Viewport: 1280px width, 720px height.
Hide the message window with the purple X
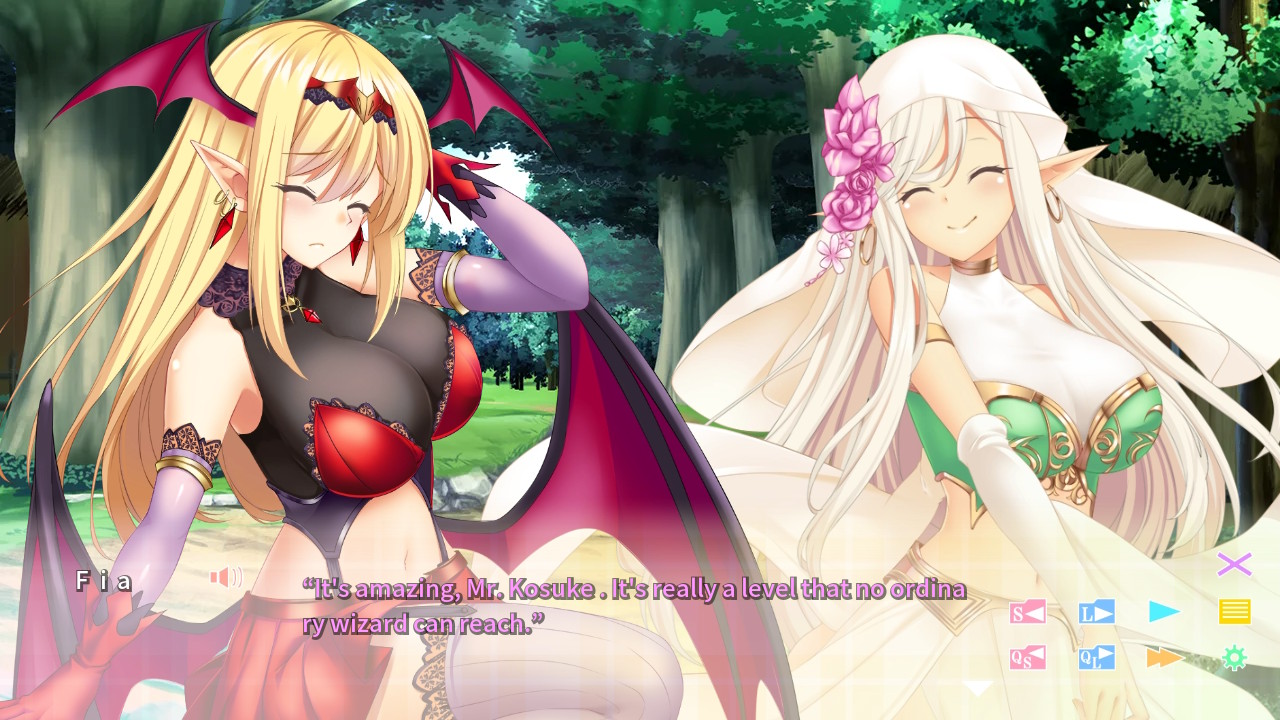coord(1236,566)
